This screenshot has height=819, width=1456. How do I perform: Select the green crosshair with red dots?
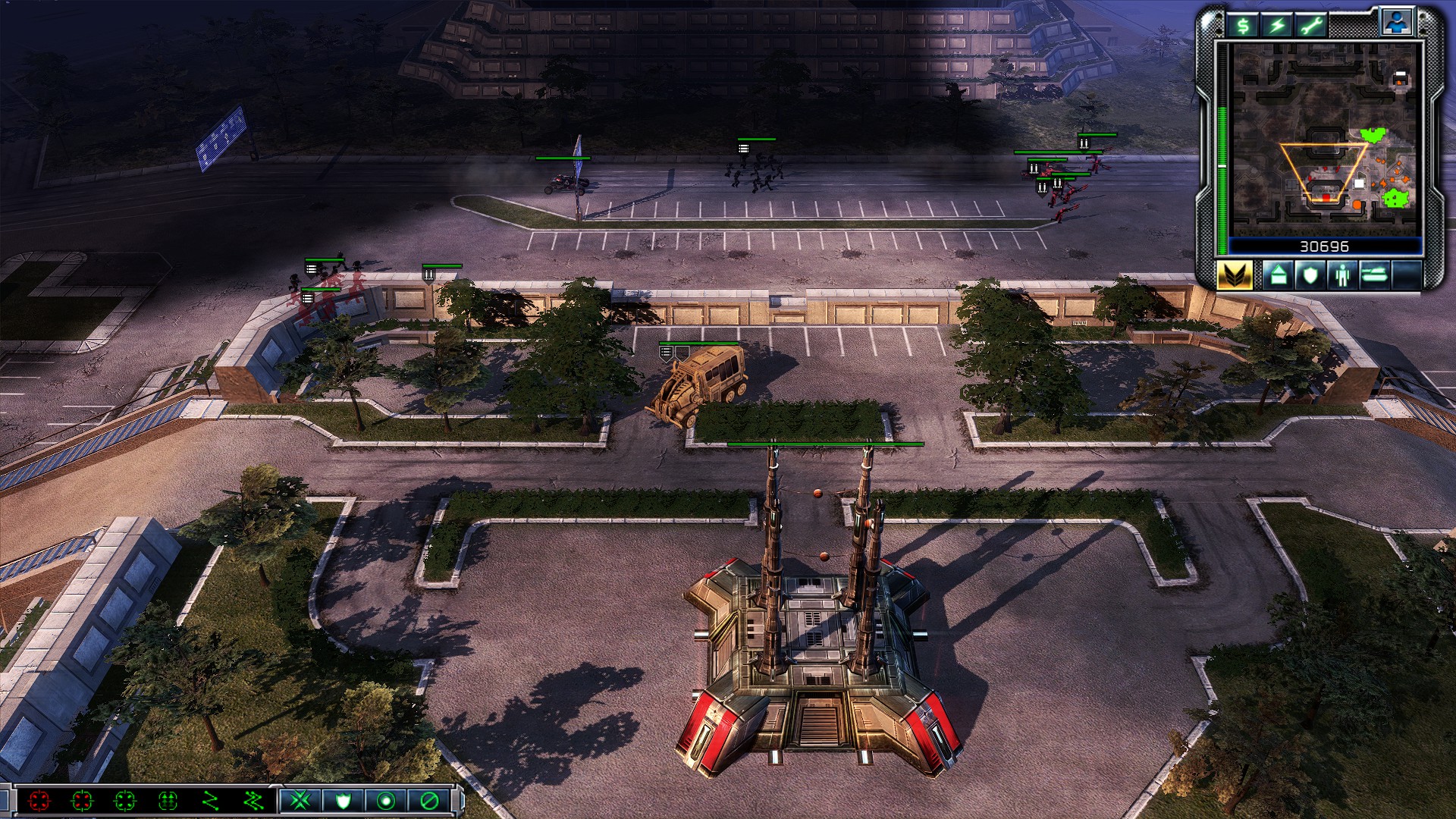[82, 801]
